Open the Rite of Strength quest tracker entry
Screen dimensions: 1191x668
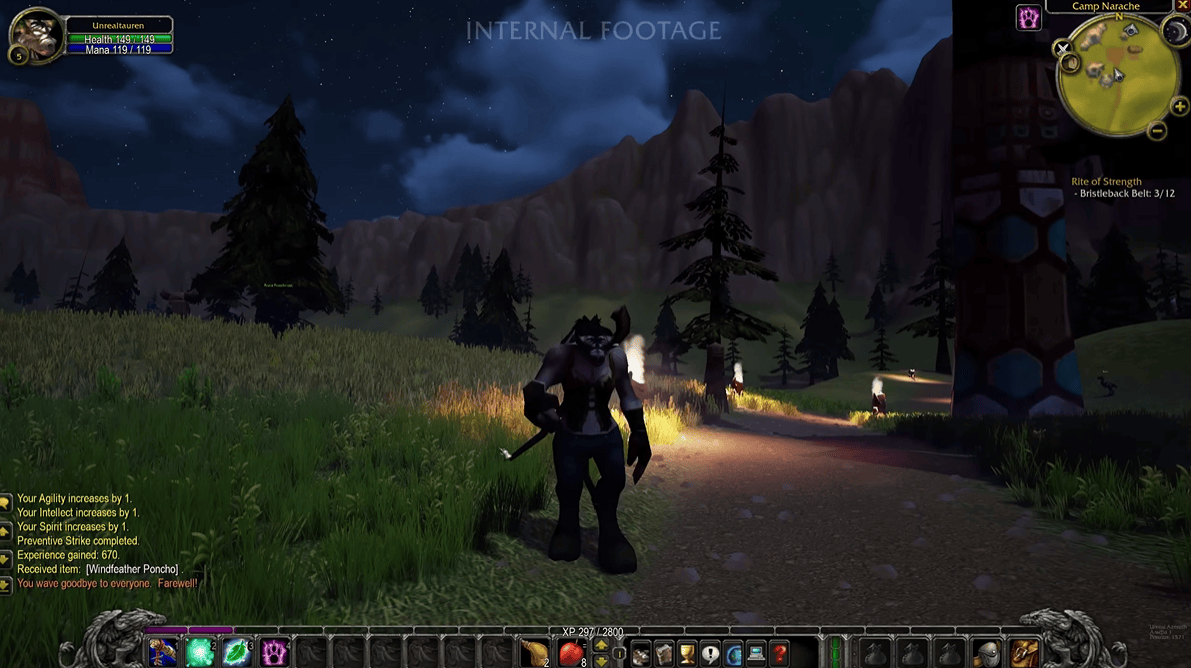1106,182
